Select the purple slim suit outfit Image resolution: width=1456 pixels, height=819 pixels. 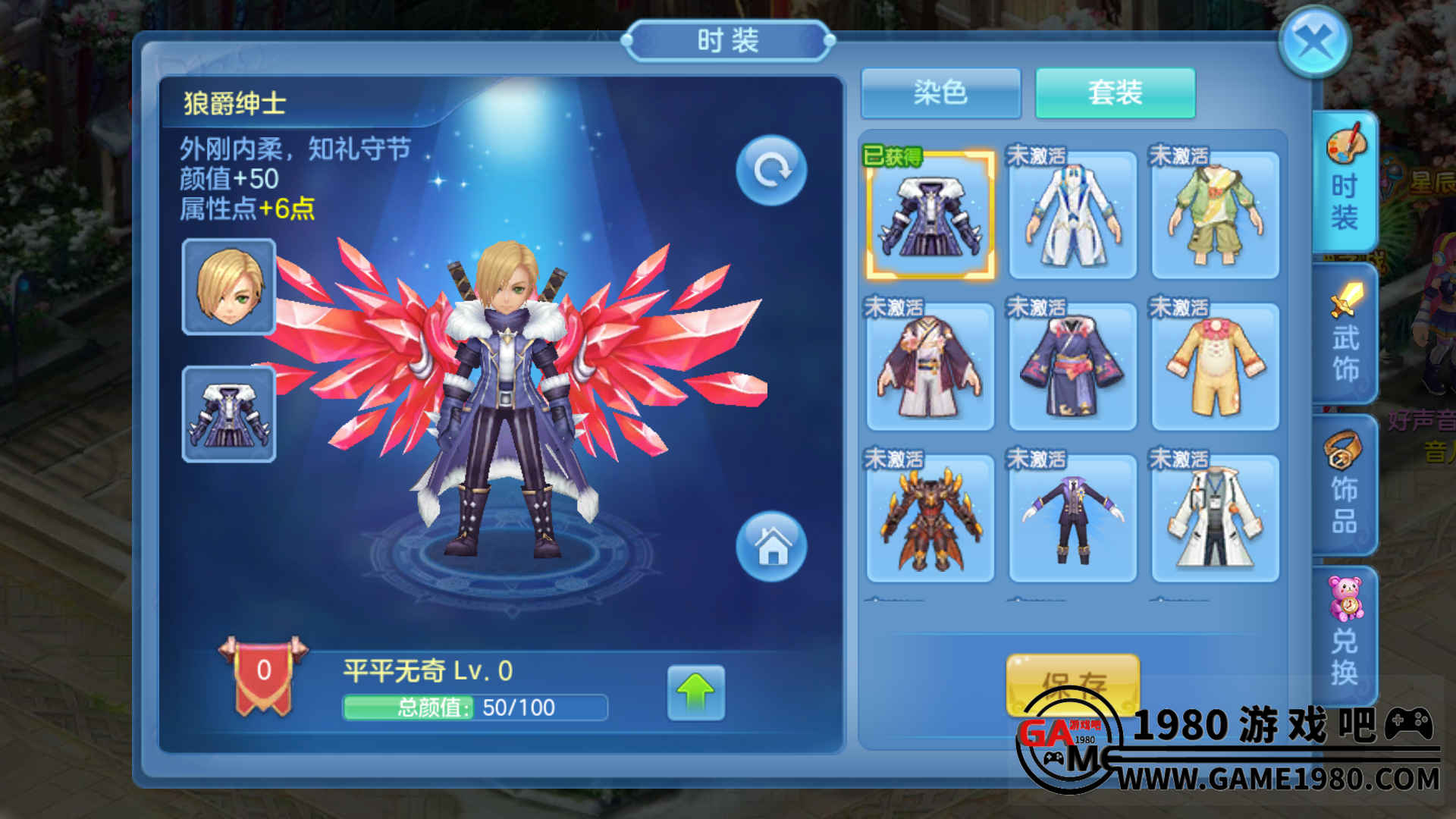[1072, 519]
